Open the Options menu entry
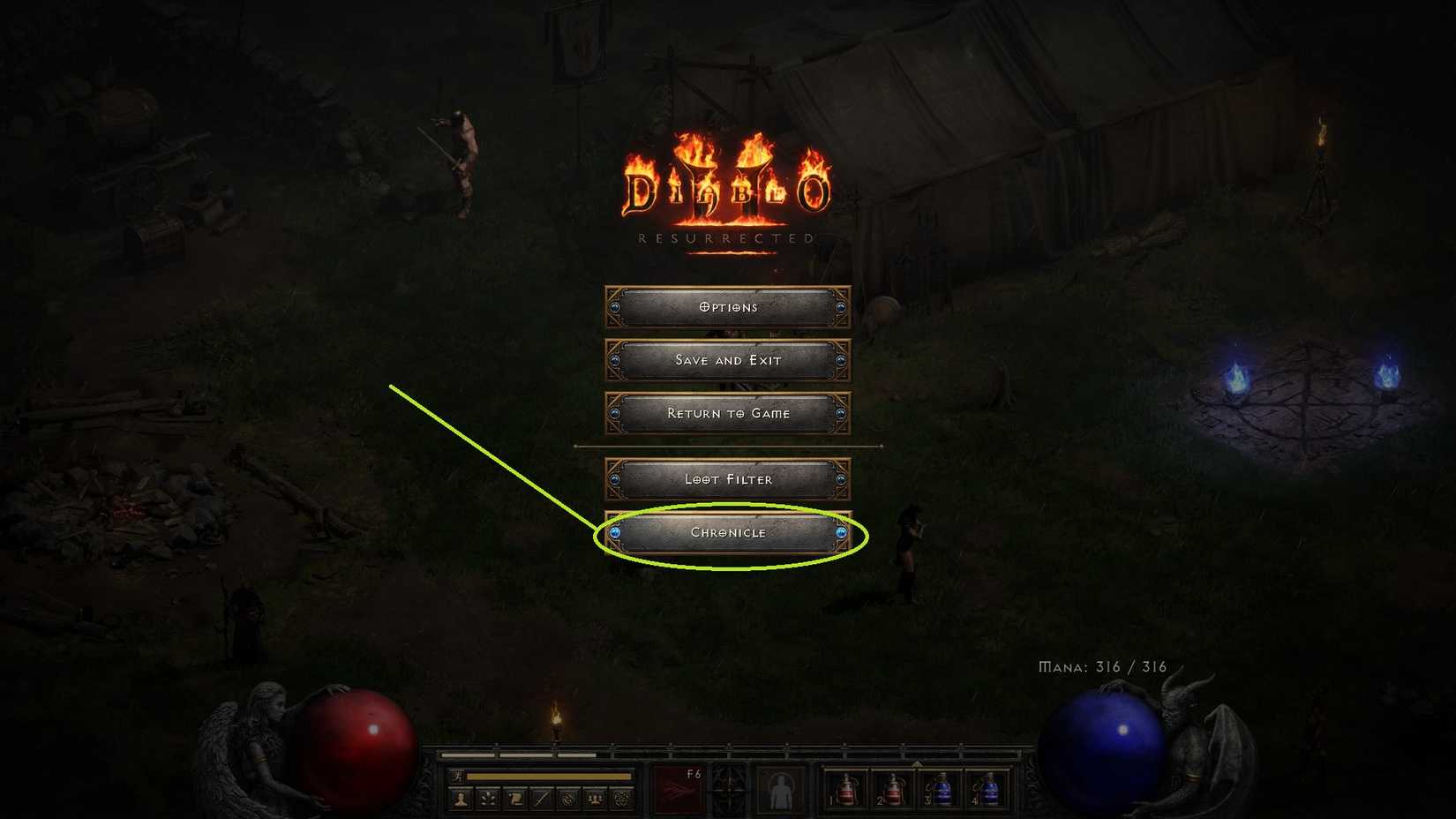 (x=726, y=306)
